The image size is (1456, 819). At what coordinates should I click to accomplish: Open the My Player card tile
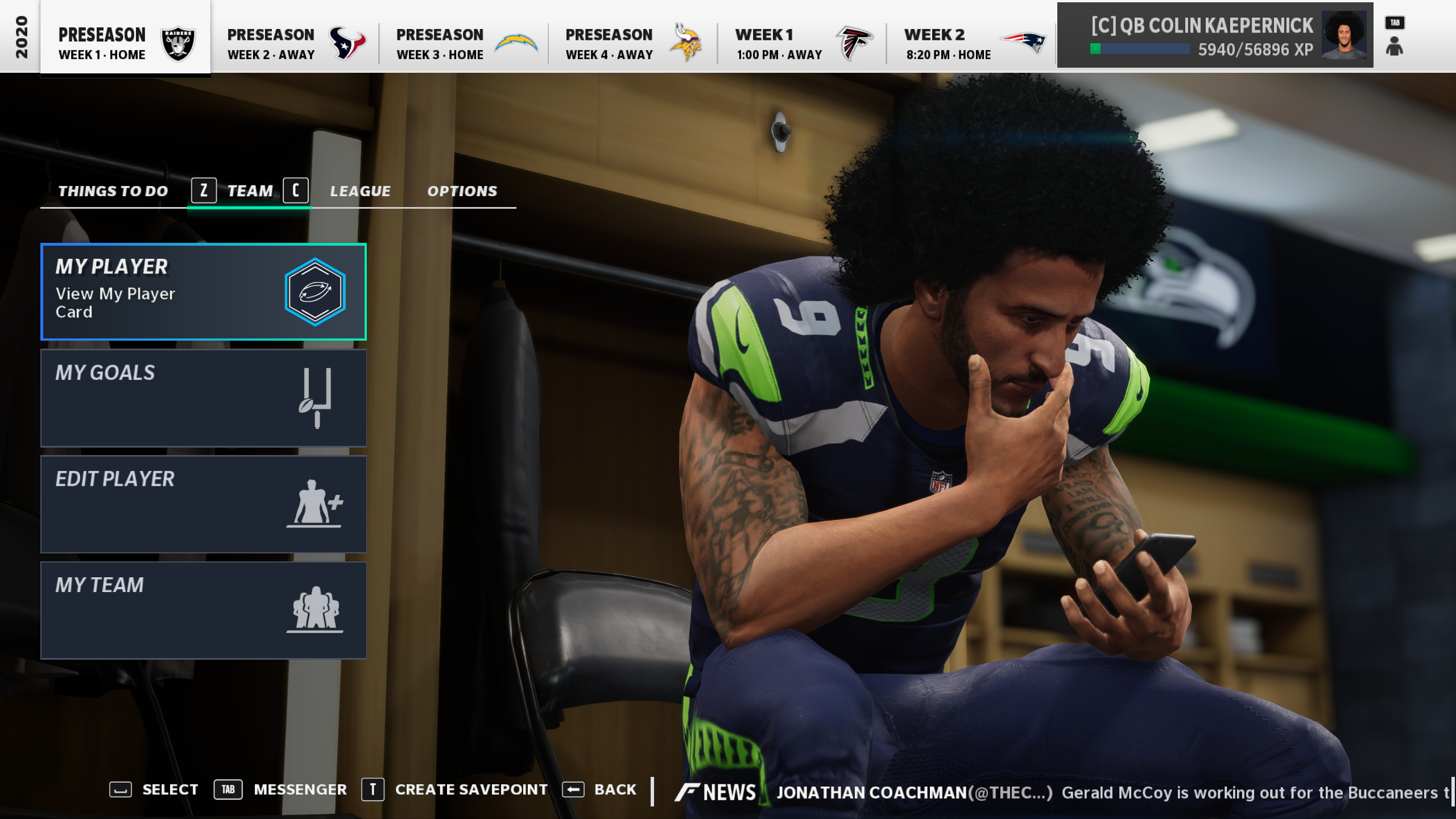(203, 292)
